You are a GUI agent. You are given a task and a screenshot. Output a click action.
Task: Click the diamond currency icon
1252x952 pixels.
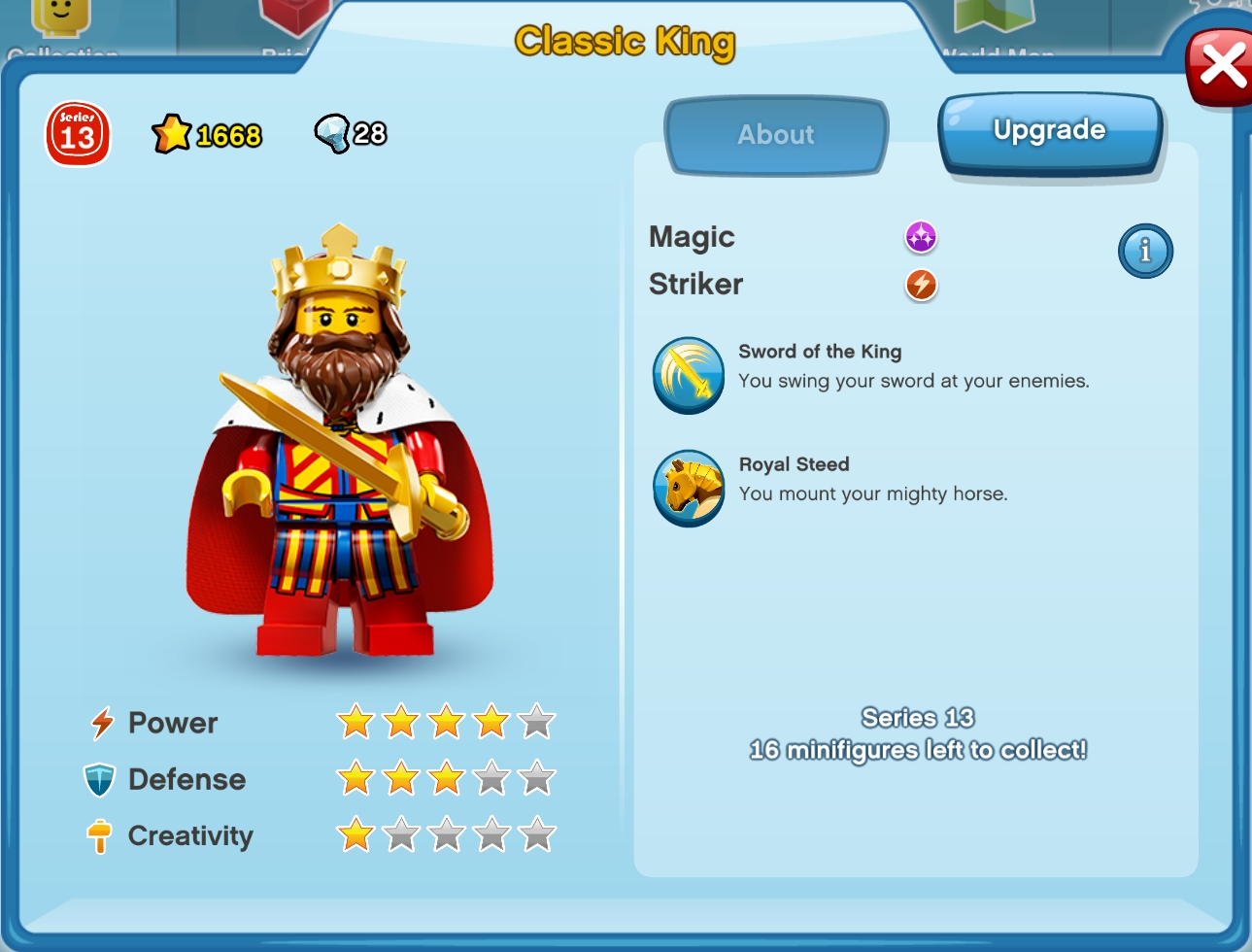[331, 131]
